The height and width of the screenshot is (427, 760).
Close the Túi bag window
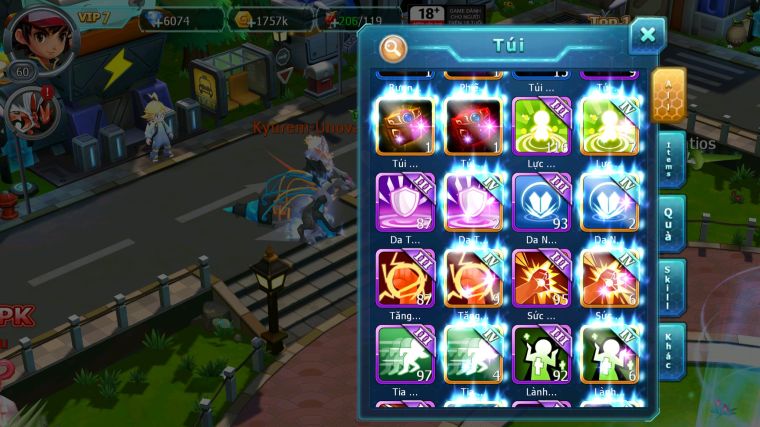[x=647, y=35]
